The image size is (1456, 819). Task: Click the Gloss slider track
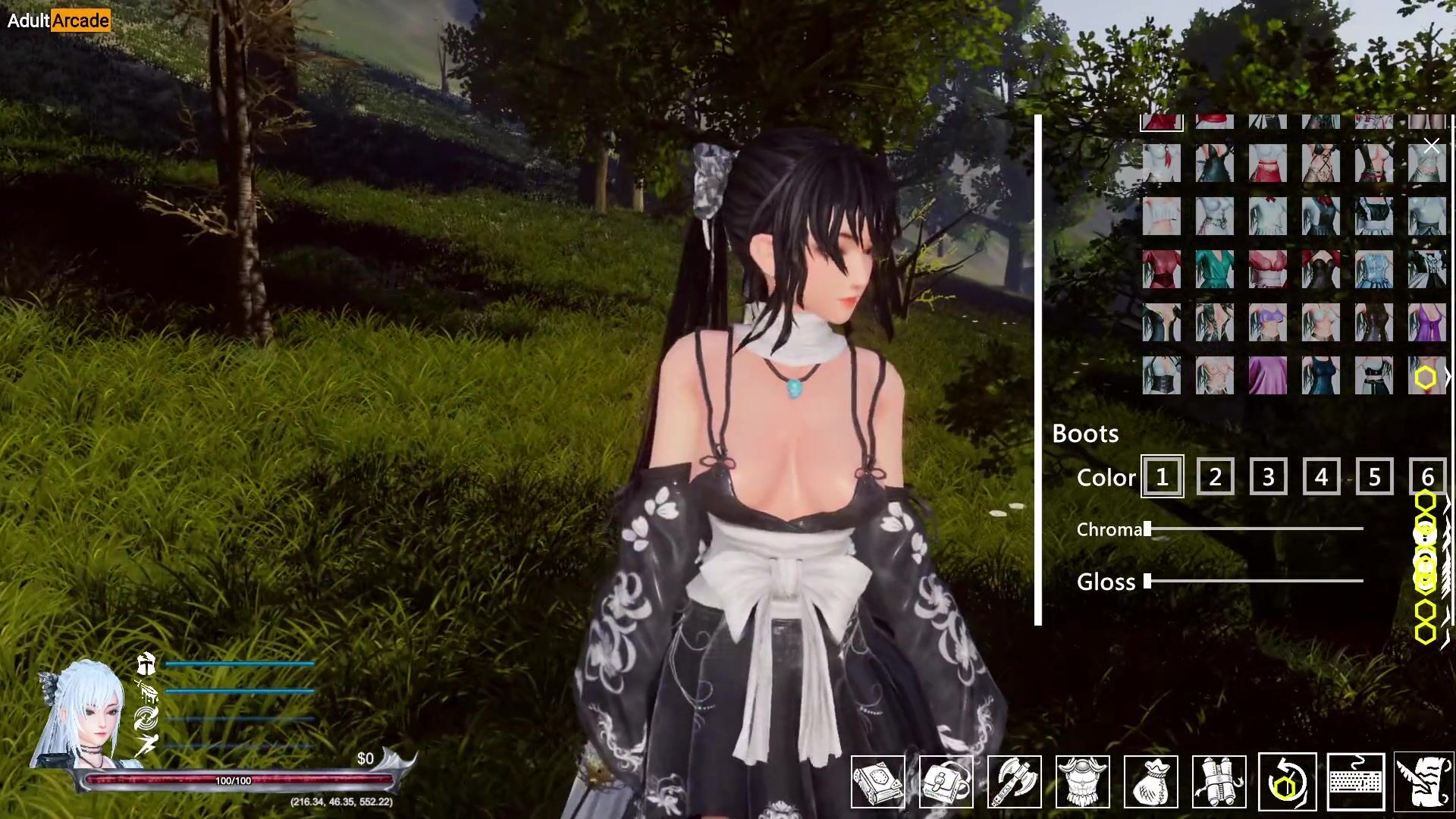tap(1255, 582)
